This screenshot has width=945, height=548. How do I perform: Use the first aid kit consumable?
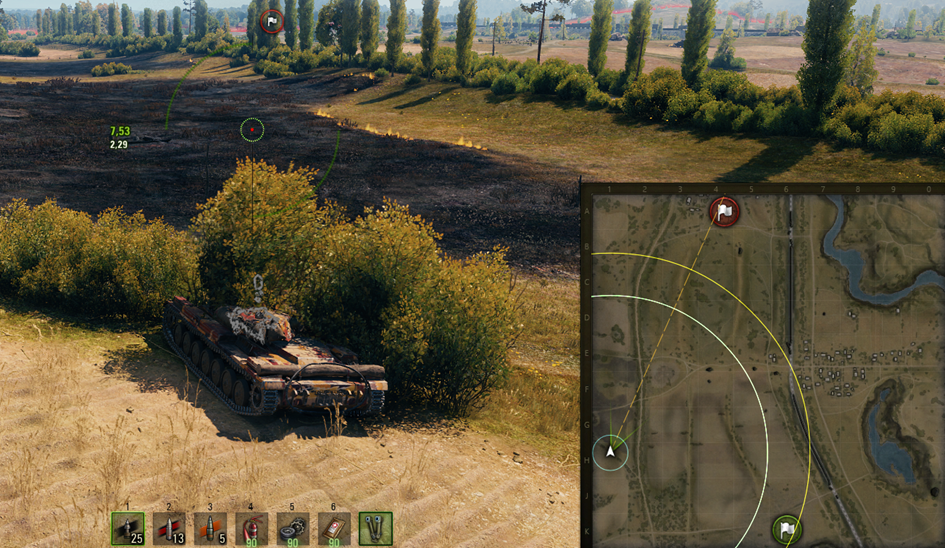[334, 528]
